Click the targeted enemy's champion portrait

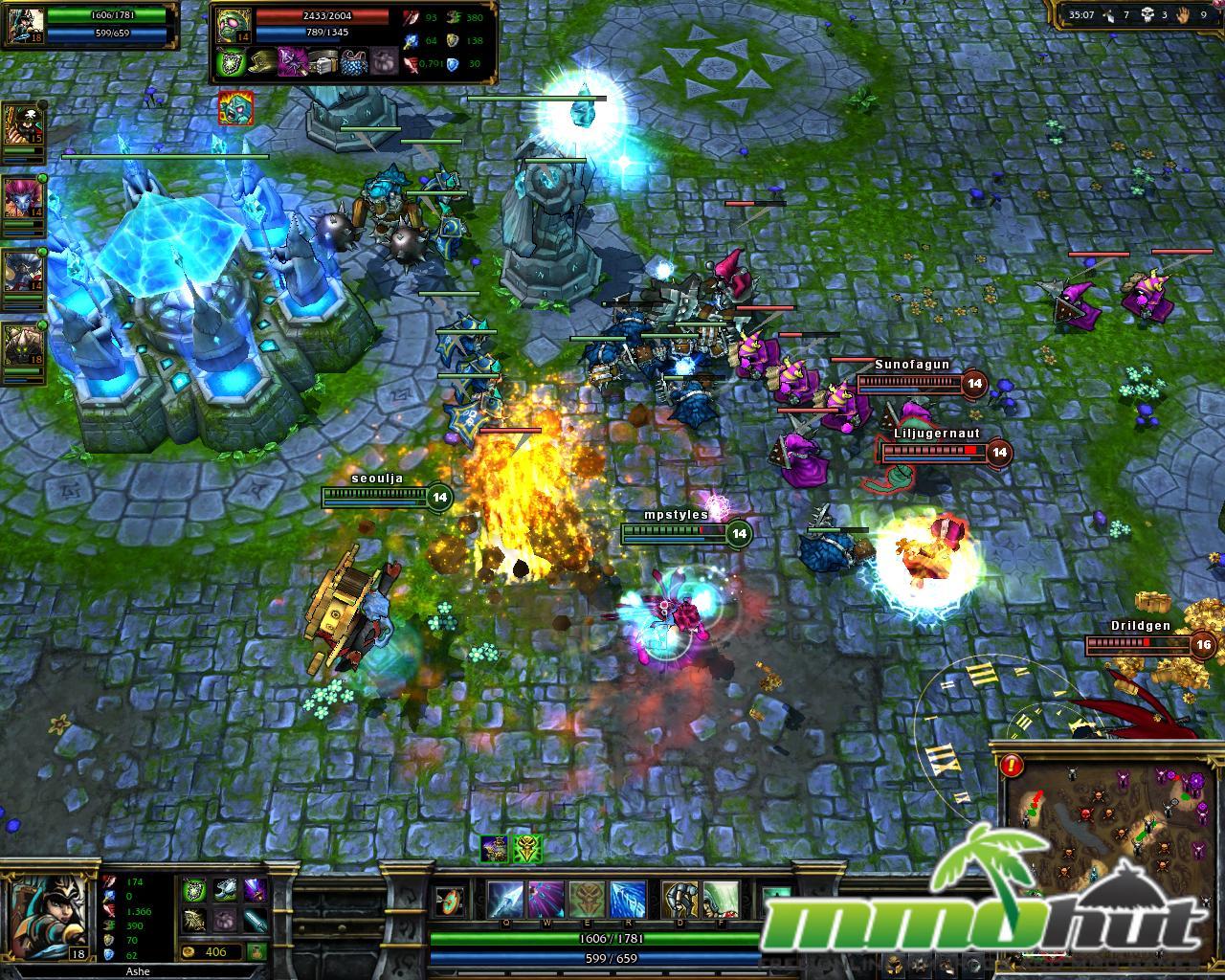point(234,27)
